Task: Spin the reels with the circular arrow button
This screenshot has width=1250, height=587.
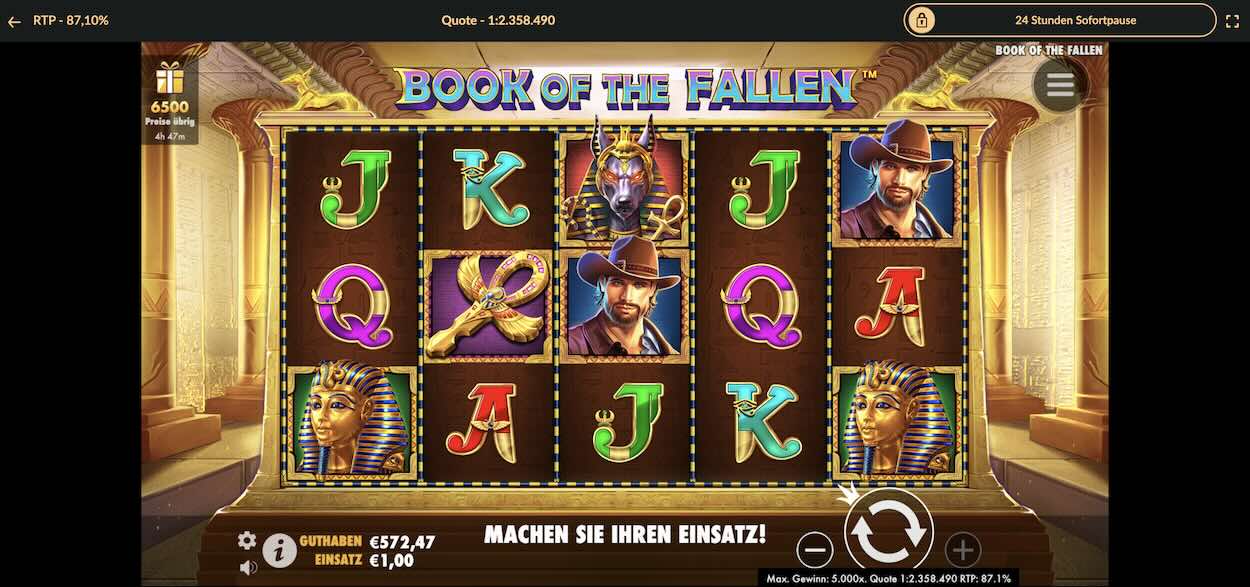Action: coord(888,533)
